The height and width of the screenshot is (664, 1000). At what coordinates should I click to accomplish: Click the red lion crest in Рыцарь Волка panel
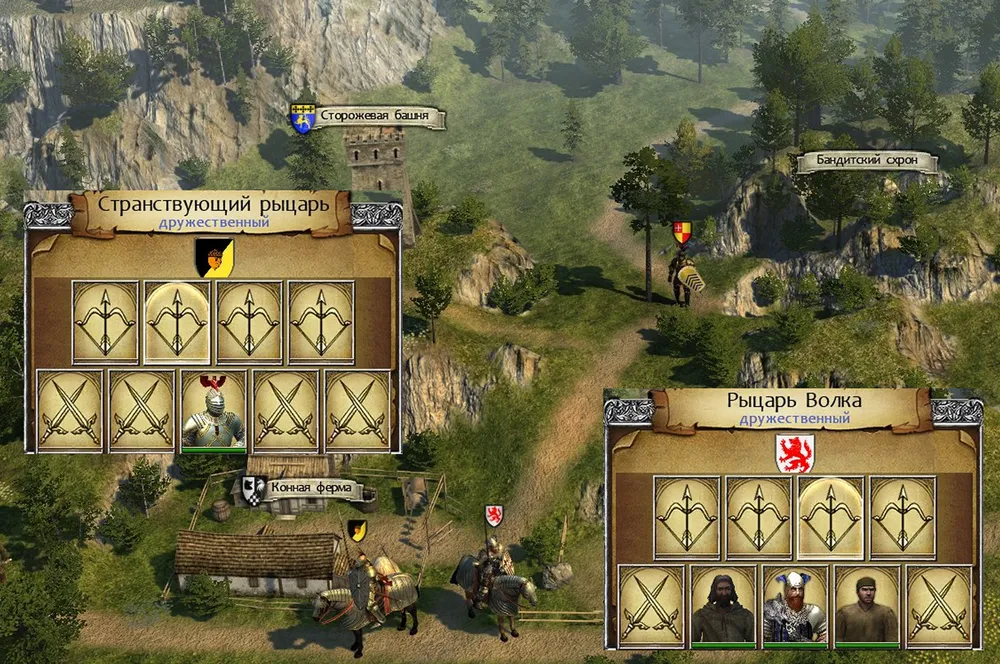tap(795, 453)
